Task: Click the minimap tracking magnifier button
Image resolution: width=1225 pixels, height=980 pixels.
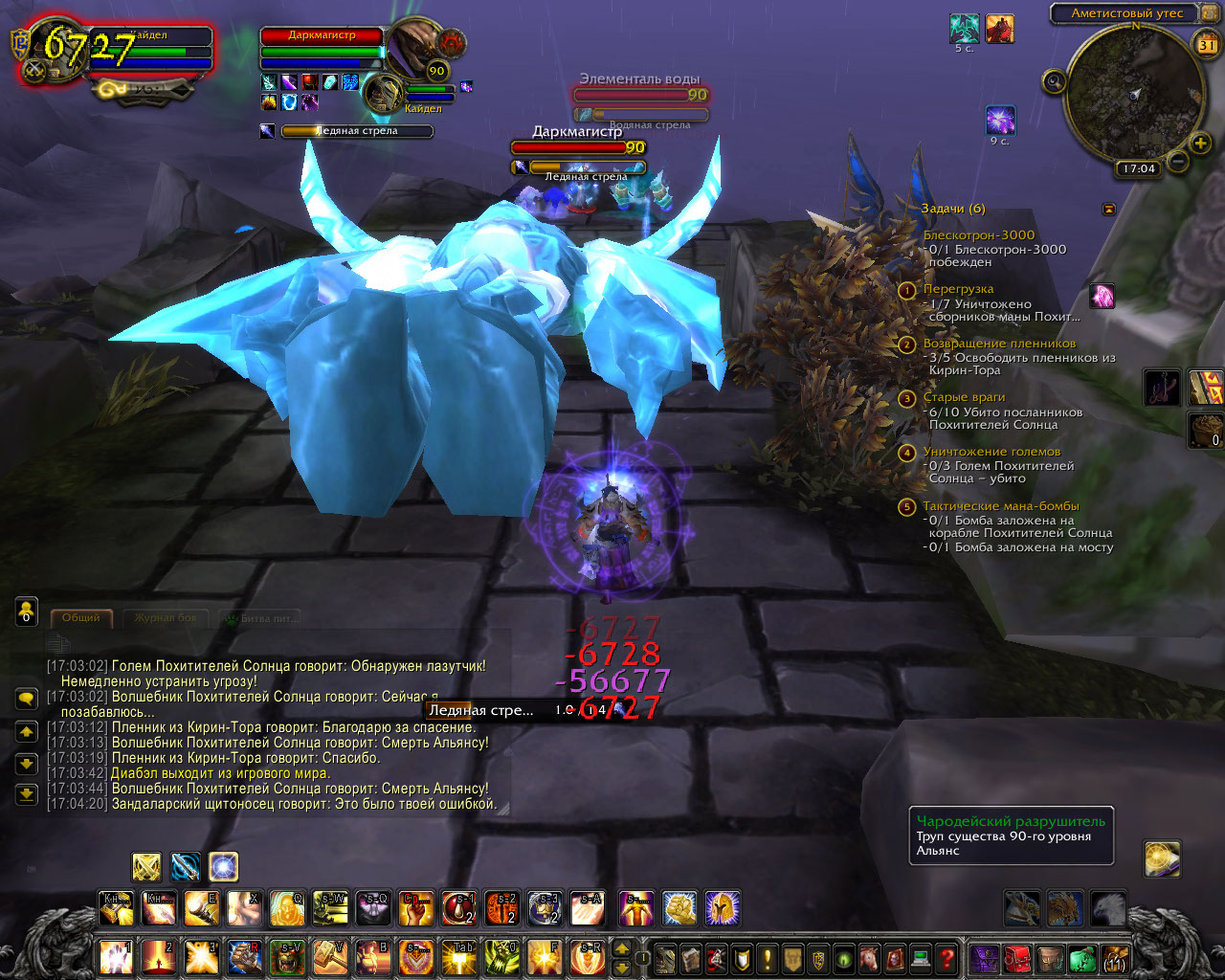Action: (1055, 82)
